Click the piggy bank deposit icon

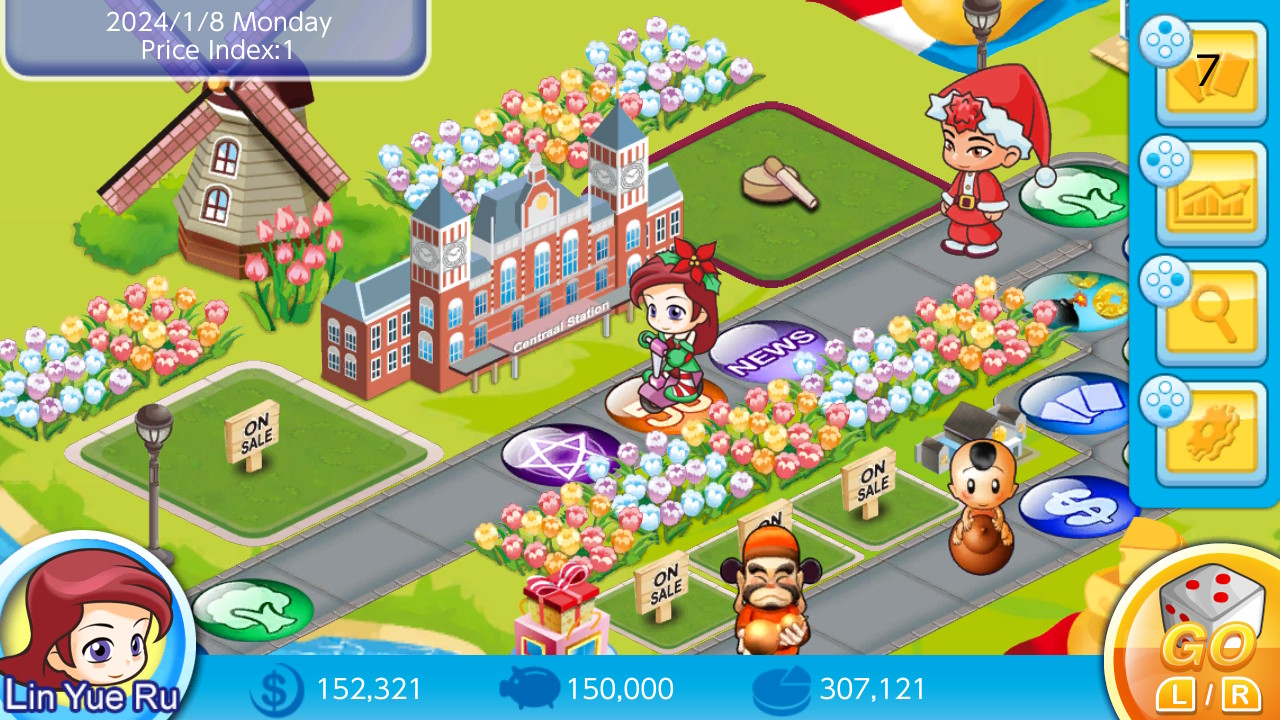532,688
